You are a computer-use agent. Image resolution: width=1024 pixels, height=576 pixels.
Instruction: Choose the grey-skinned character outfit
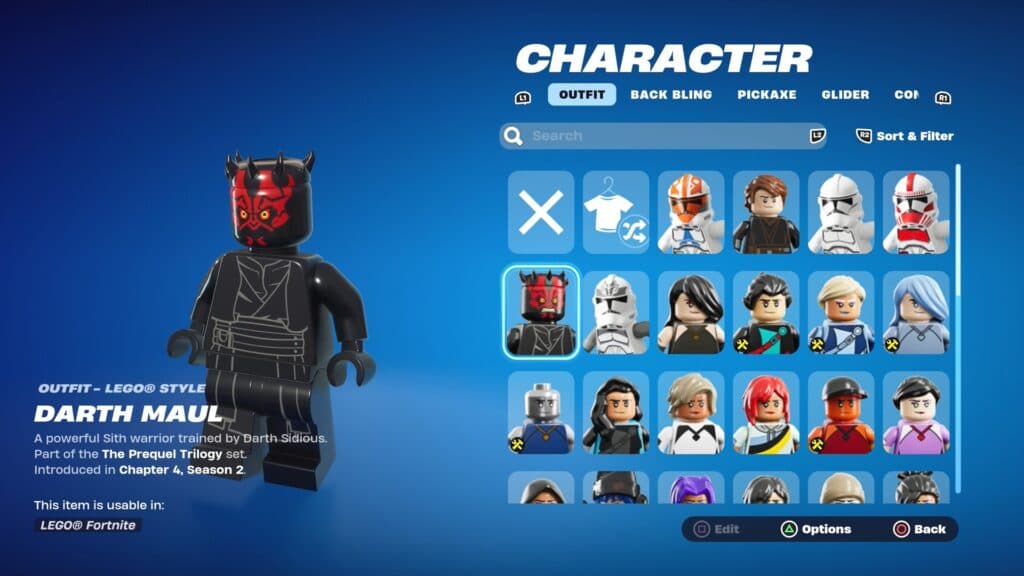(541, 413)
